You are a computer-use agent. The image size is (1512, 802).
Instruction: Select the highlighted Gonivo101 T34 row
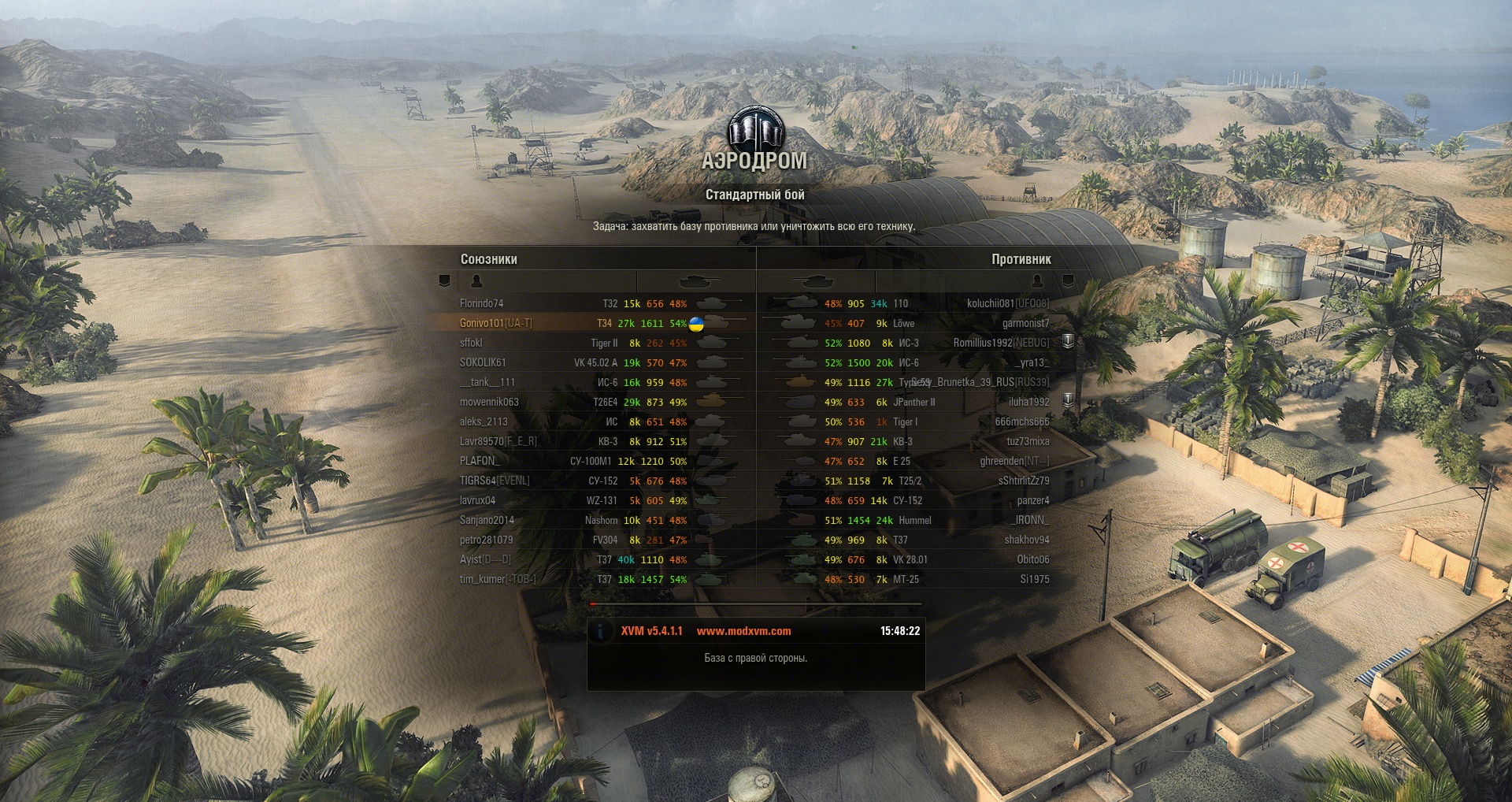coord(496,323)
